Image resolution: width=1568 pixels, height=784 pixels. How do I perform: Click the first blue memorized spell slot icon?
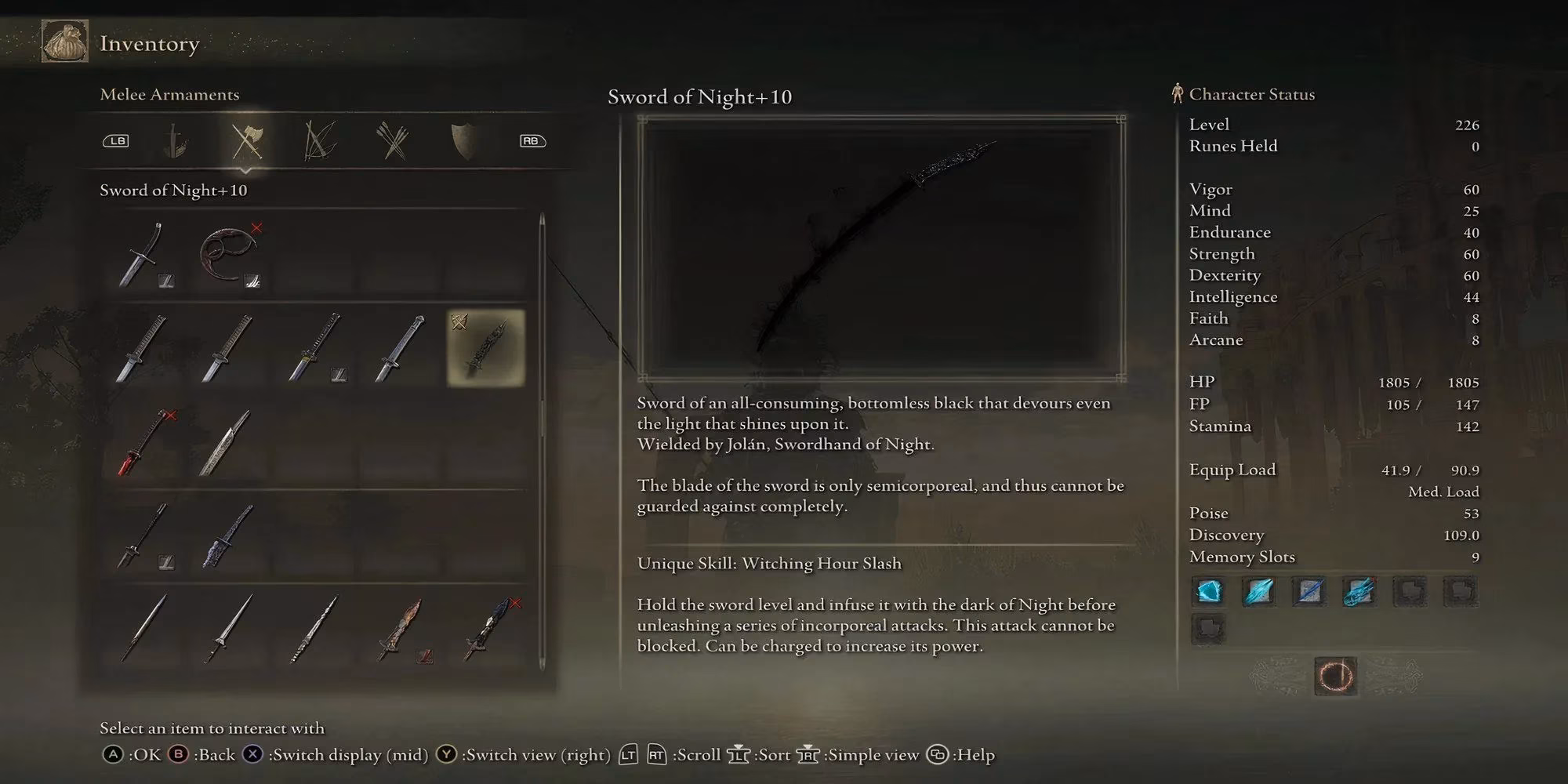point(1209,593)
